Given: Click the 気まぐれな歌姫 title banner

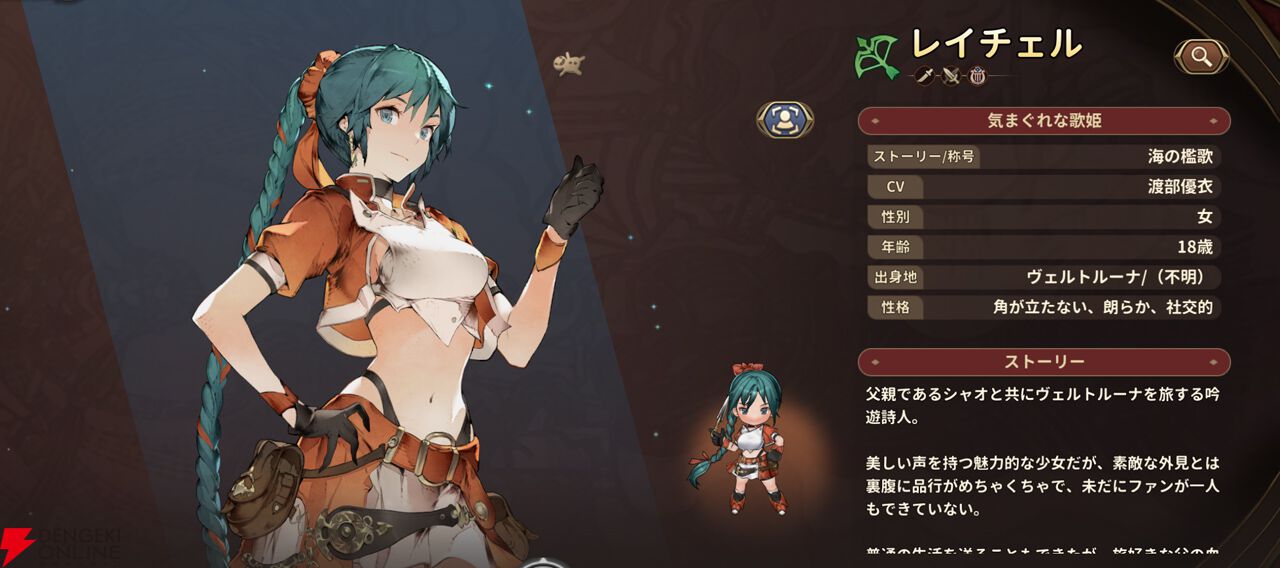Looking at the screenshot, I should coord(1043,121).
